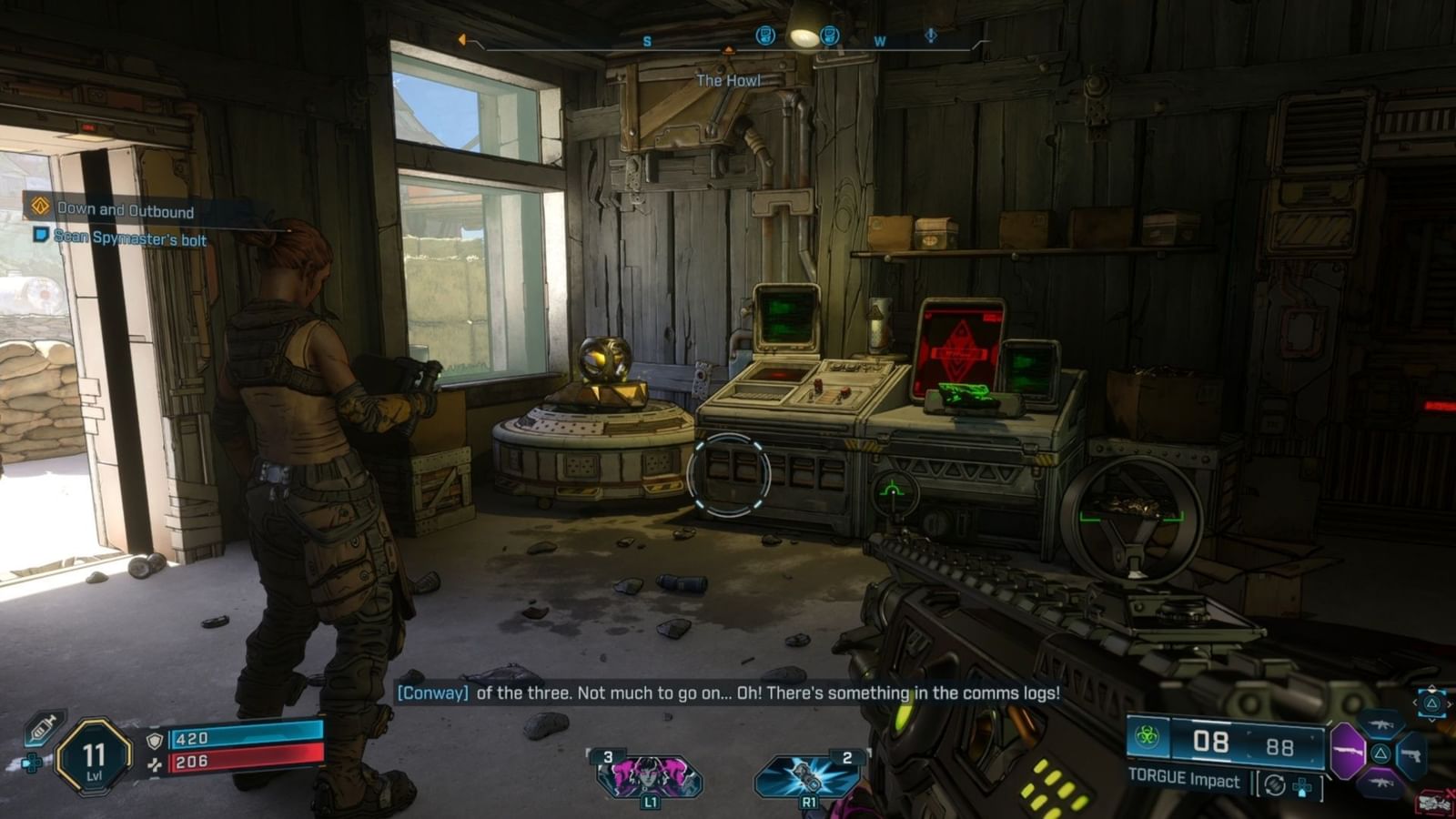Toggle the microphone icon on the compass

(930, 36)
